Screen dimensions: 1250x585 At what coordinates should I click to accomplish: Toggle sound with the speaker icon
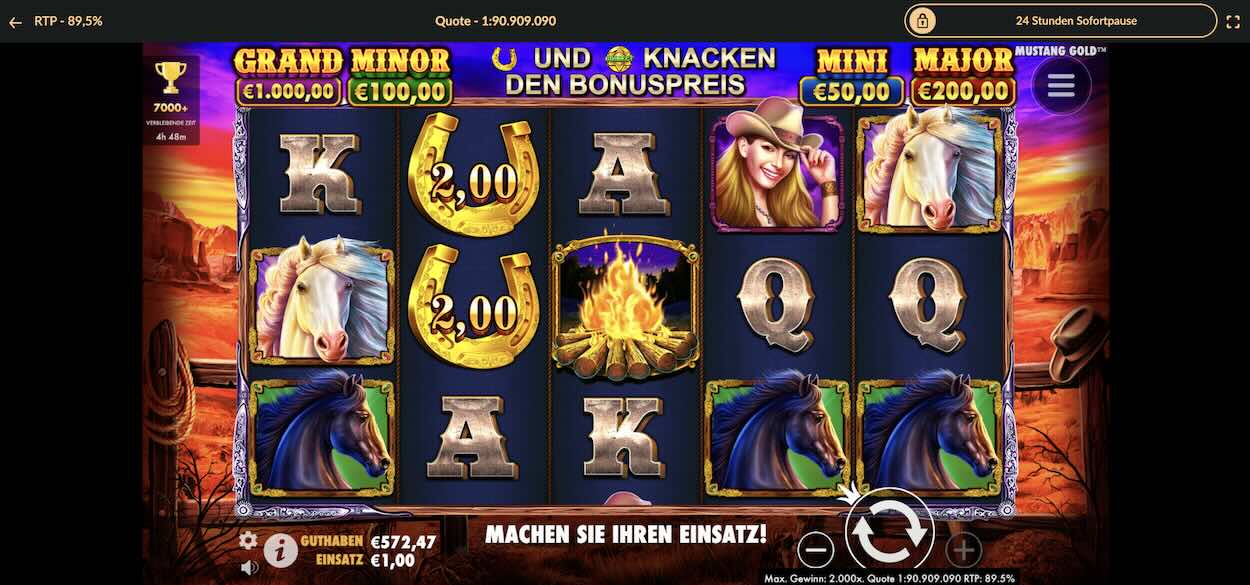[249, 567]
